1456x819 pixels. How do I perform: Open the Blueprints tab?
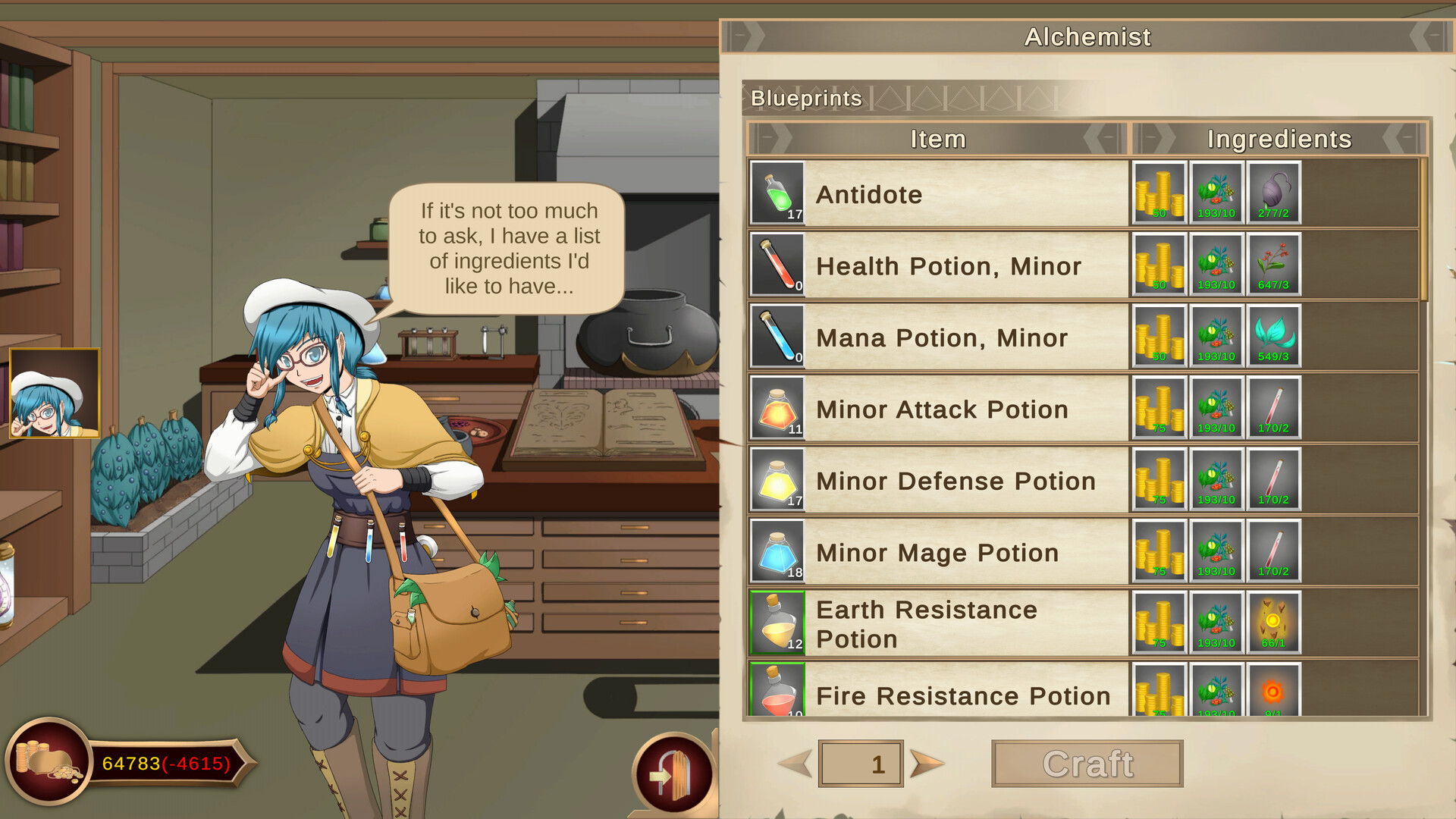[805, 98]
